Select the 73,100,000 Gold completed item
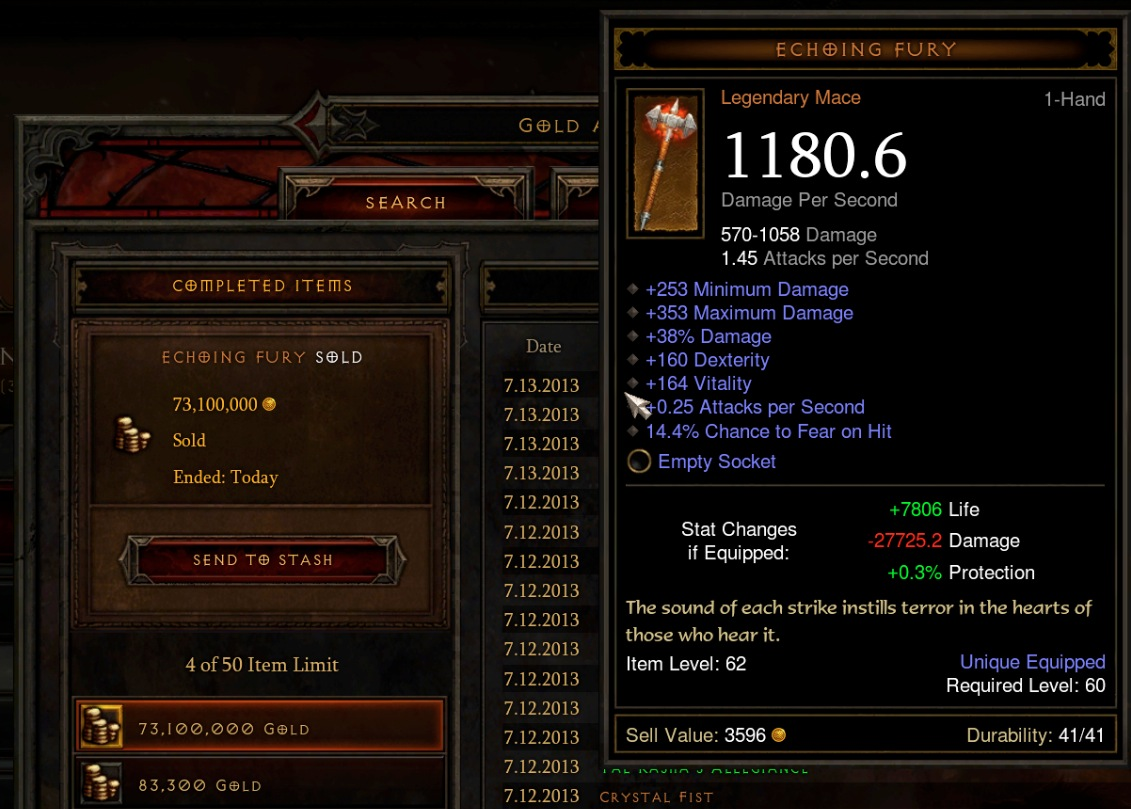This screenshot has height=809, width=1131. [260, 729]
